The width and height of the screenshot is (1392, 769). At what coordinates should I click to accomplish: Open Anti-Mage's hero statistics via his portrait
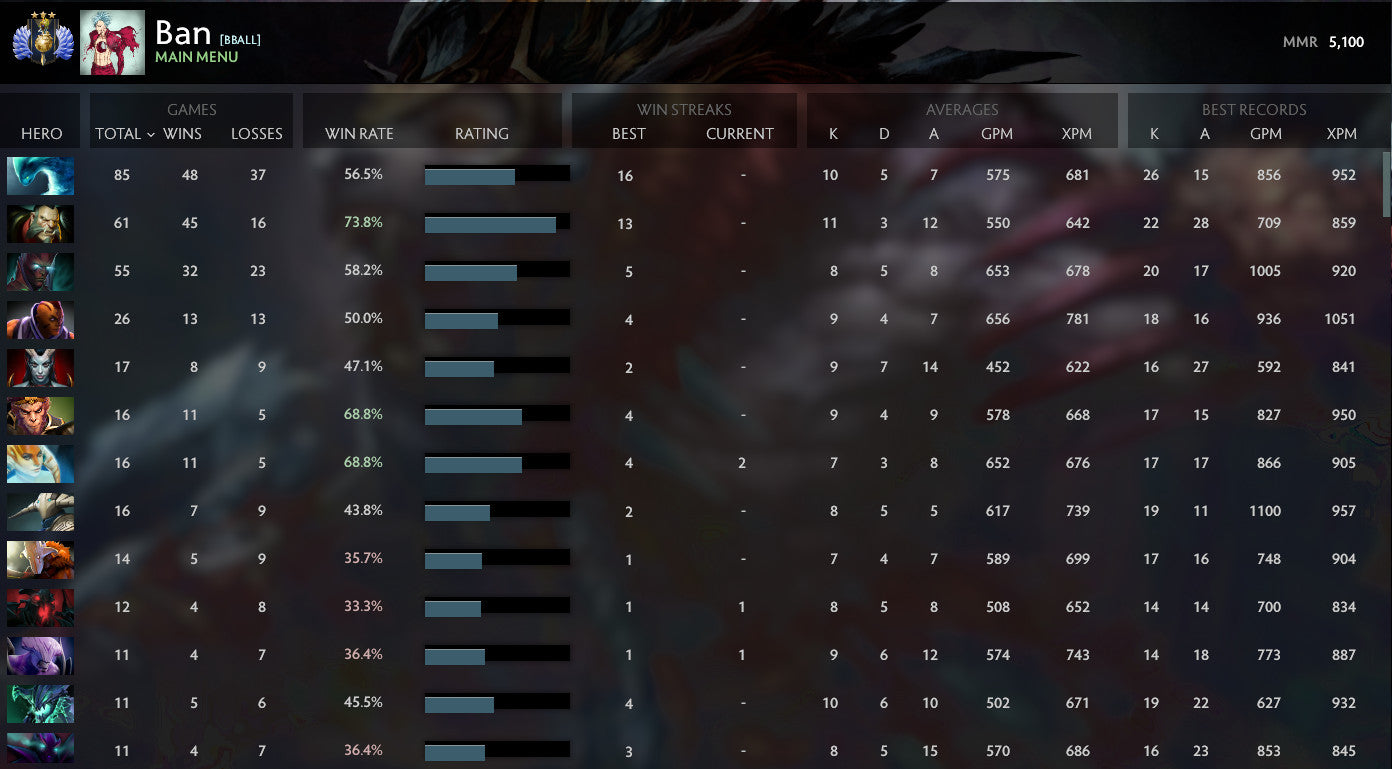pyautogui.click(x=40, y=319)
